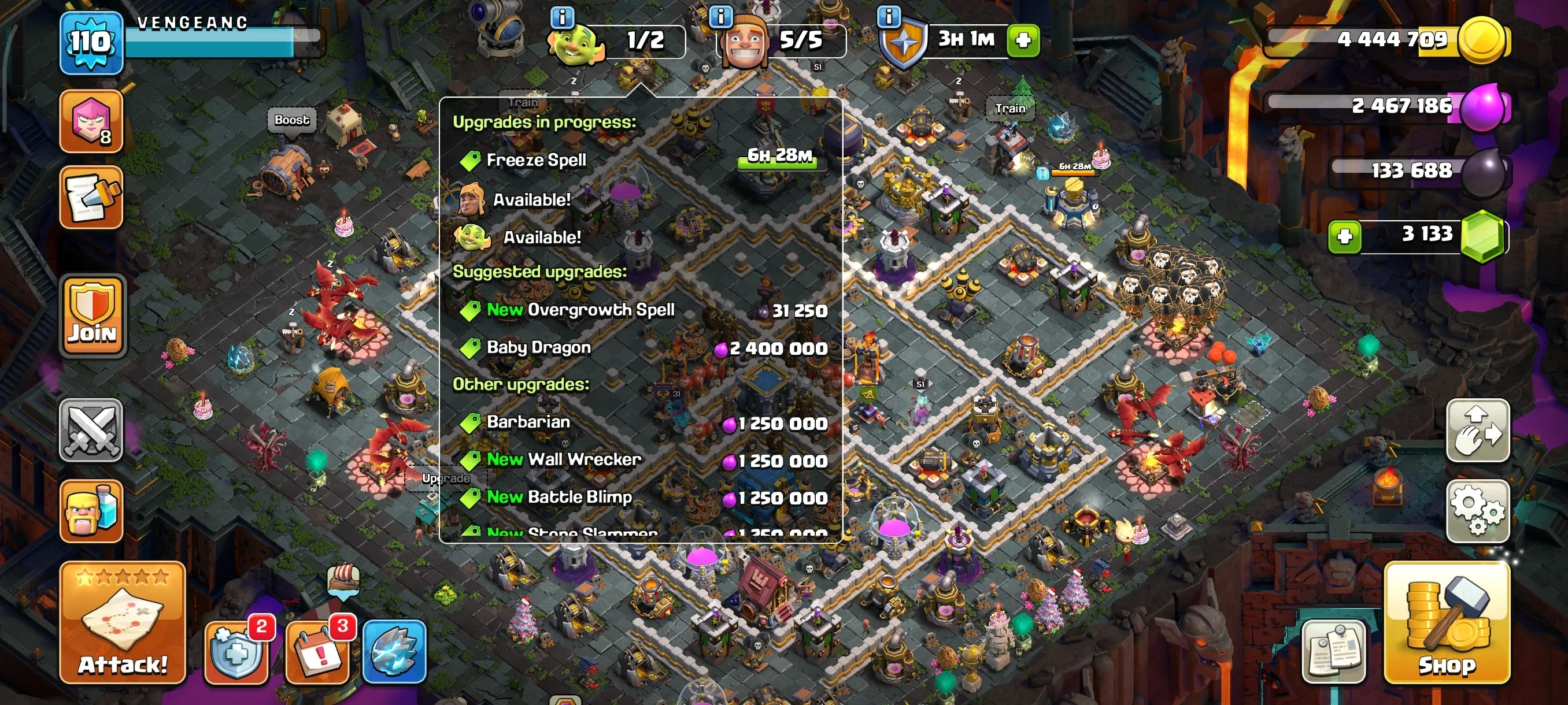Open the Freeze Spell upgrade in progress
1568x705 pixels.
(535, 160)
